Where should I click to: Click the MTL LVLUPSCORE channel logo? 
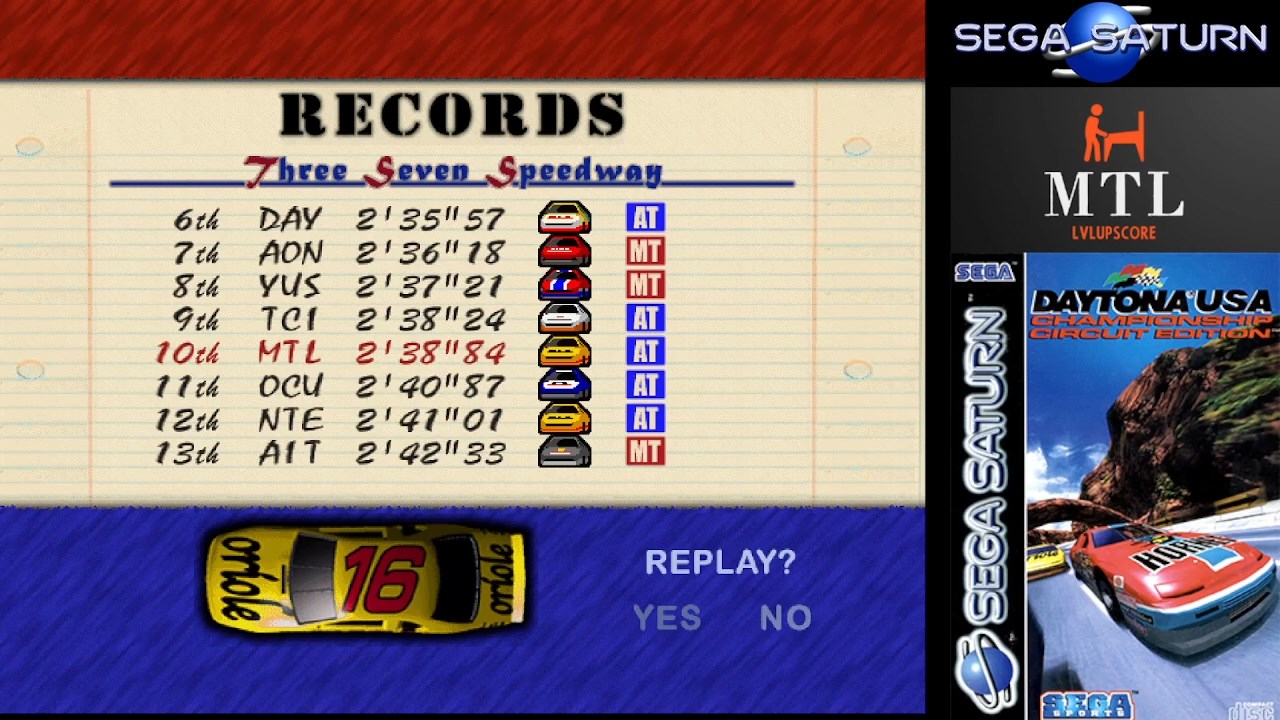[x=1114, y=172]
